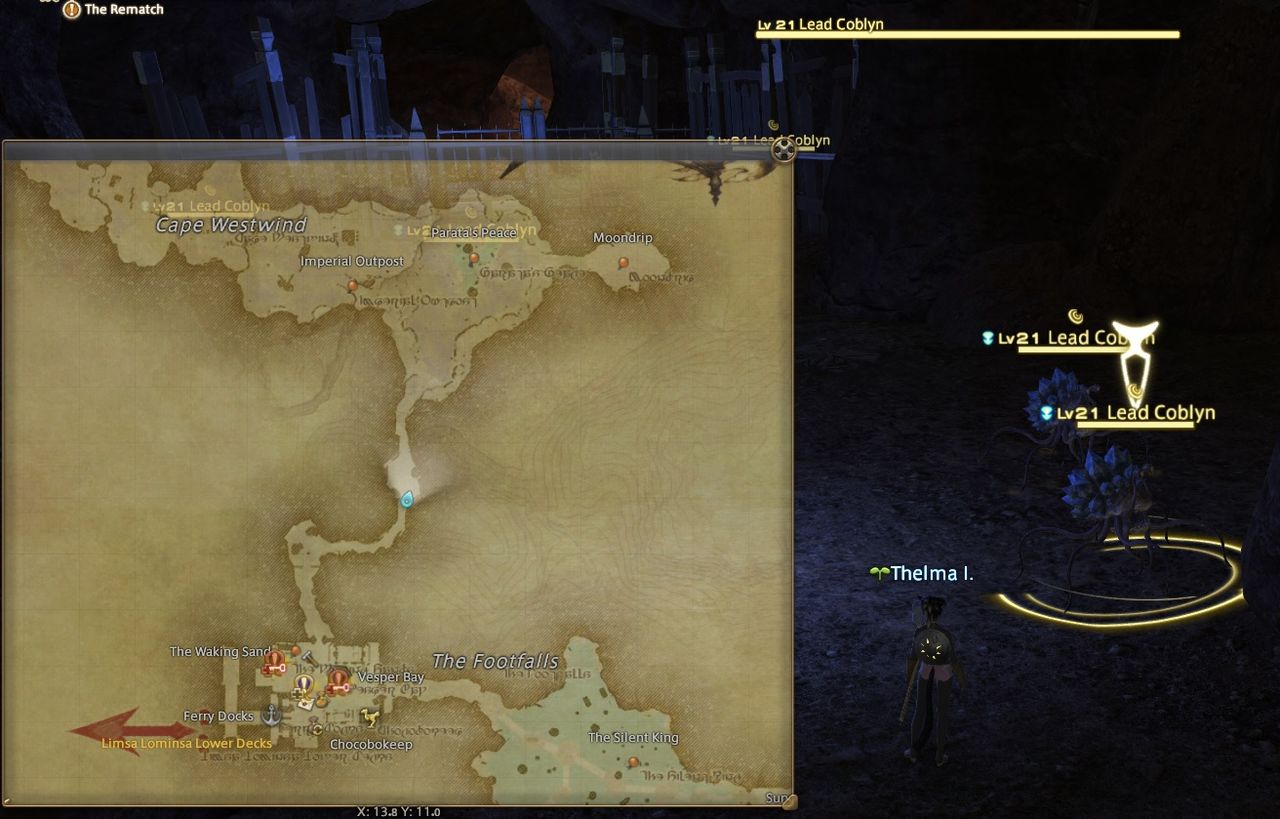Click the Ferry Docks anchor icon
The height and width of the screenshot is (819, 1280).
271,715
